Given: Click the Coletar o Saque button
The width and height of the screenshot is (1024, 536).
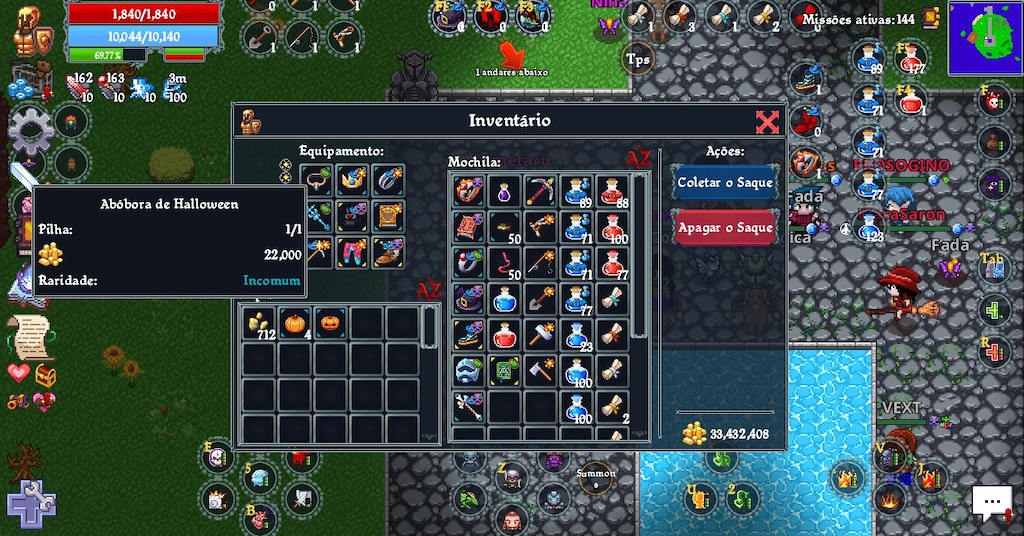Looking at the screenshot, I should click(725, 183).
